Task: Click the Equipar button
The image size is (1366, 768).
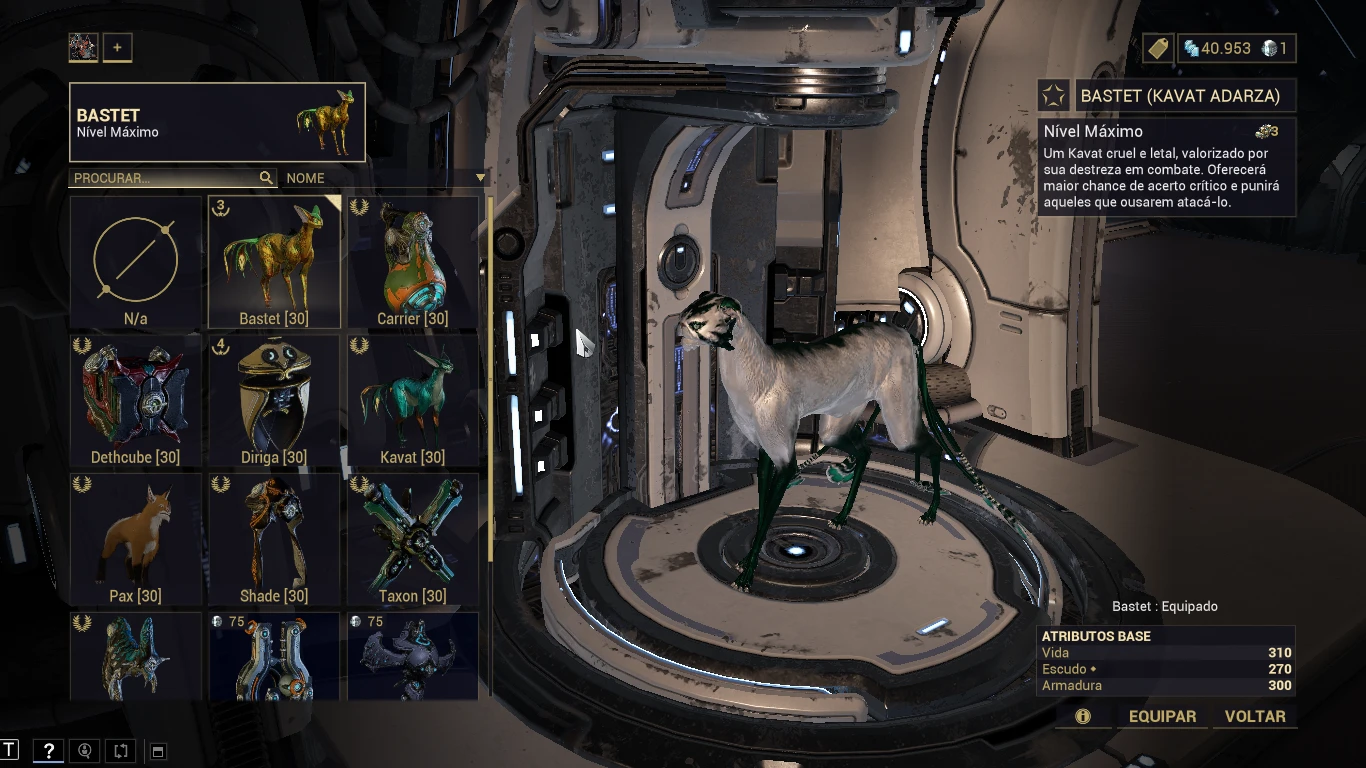Action: coord(1162,716)
